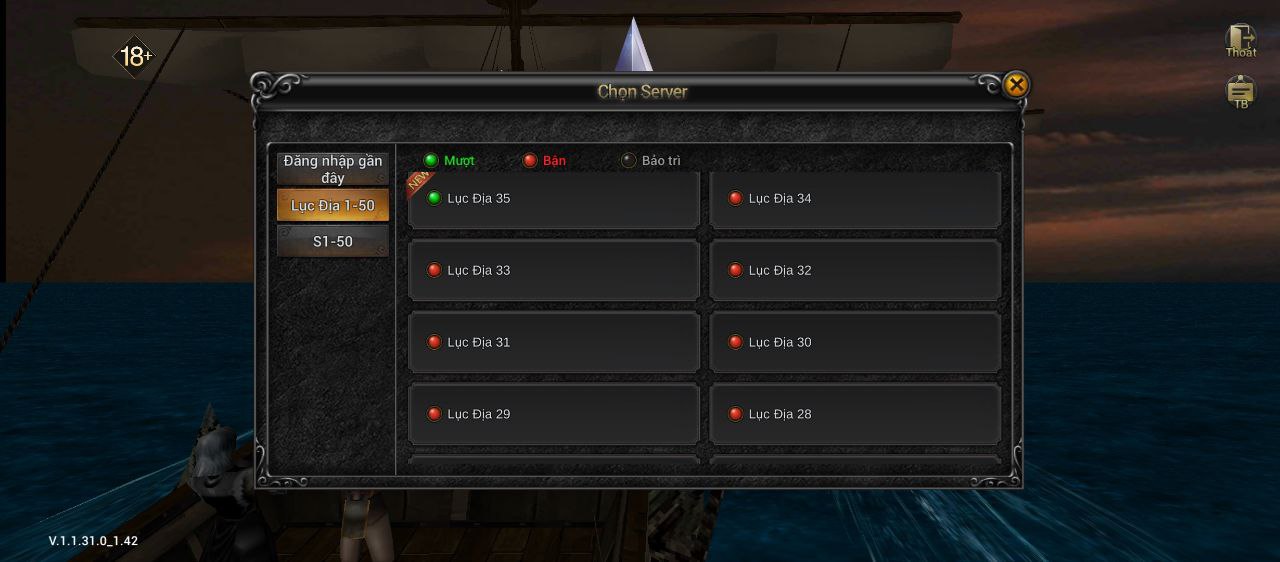Join server Lục Địa 30
The width and height of the screenshot is (1280, 562).
[854, 342]
